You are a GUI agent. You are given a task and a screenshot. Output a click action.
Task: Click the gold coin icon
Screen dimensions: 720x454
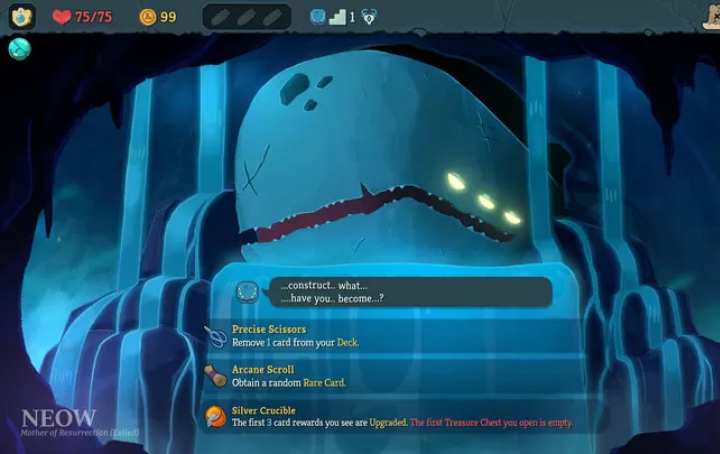coord(148,17)
